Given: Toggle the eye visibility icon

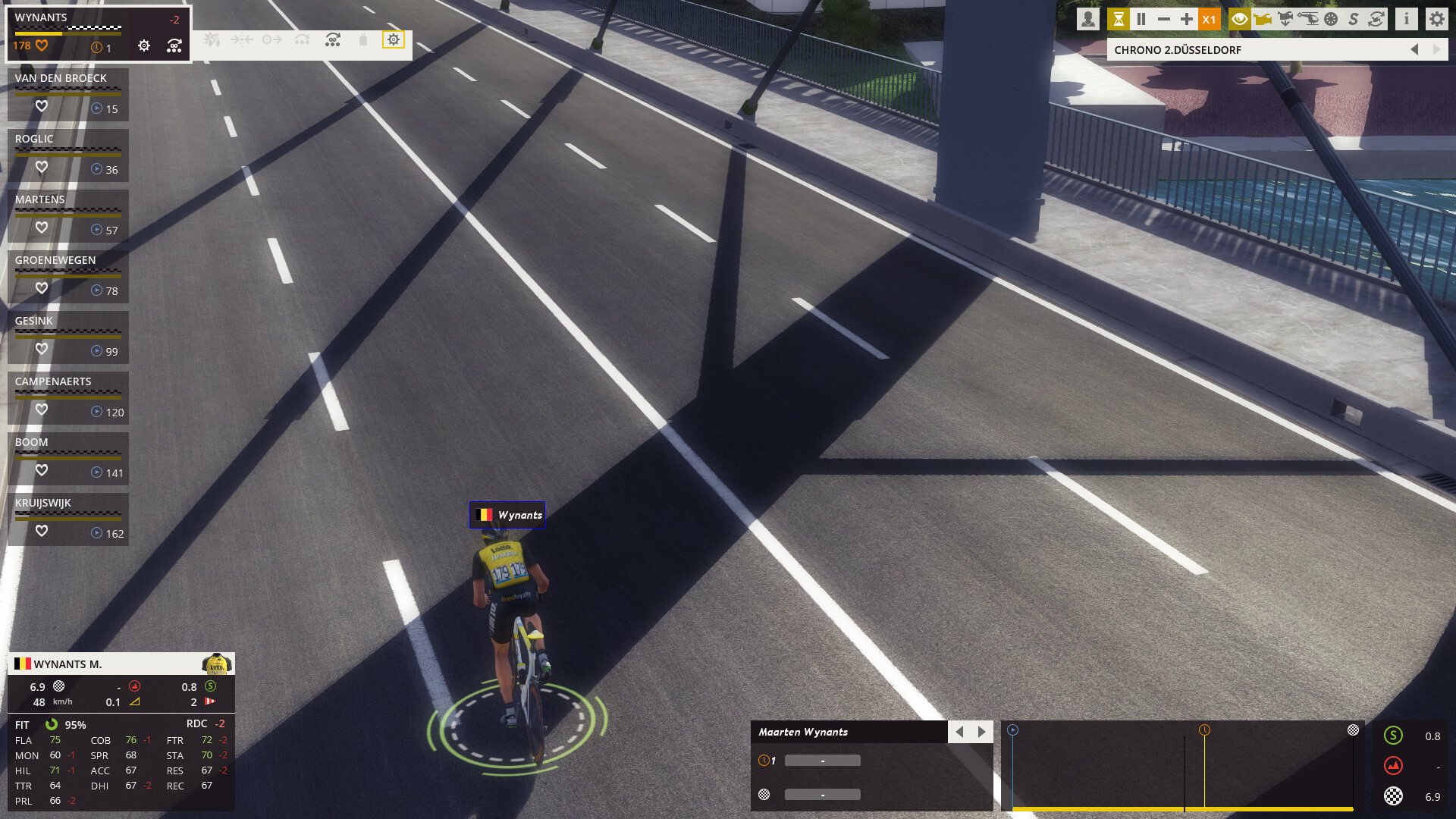Looking at the screenshot, I should click(x=1239, y=20).
